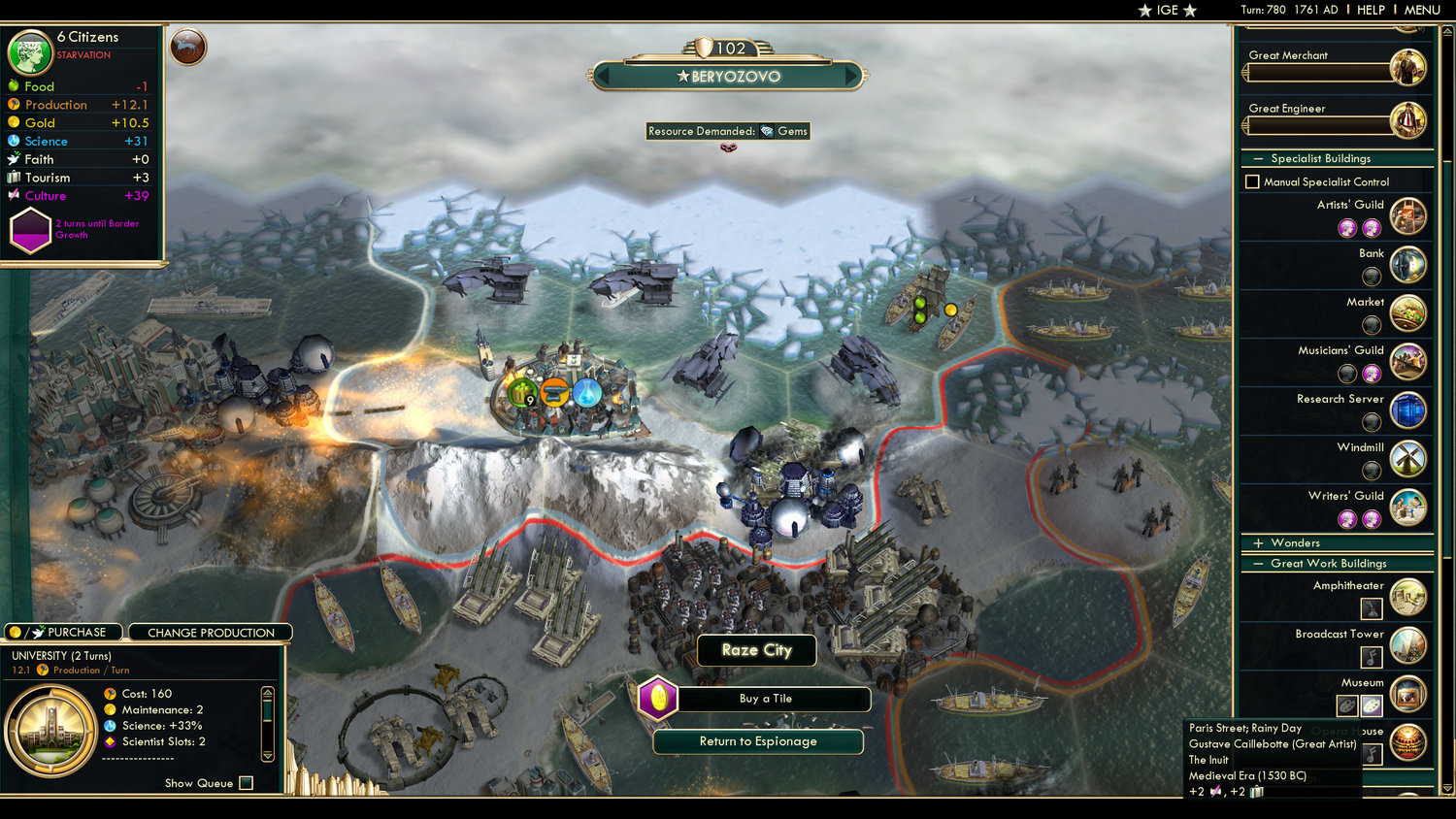Click Return to Espionage
The image size is (1456, 819).
[757, 741]
